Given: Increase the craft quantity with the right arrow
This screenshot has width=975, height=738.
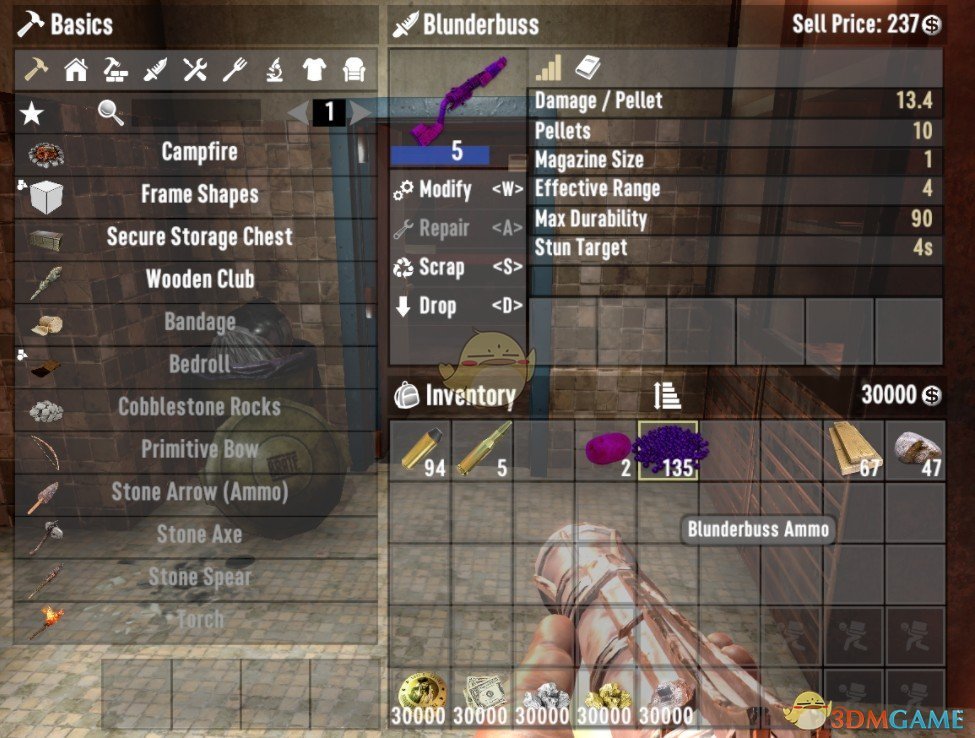Looking at the screenshot, I should point(361,113).
